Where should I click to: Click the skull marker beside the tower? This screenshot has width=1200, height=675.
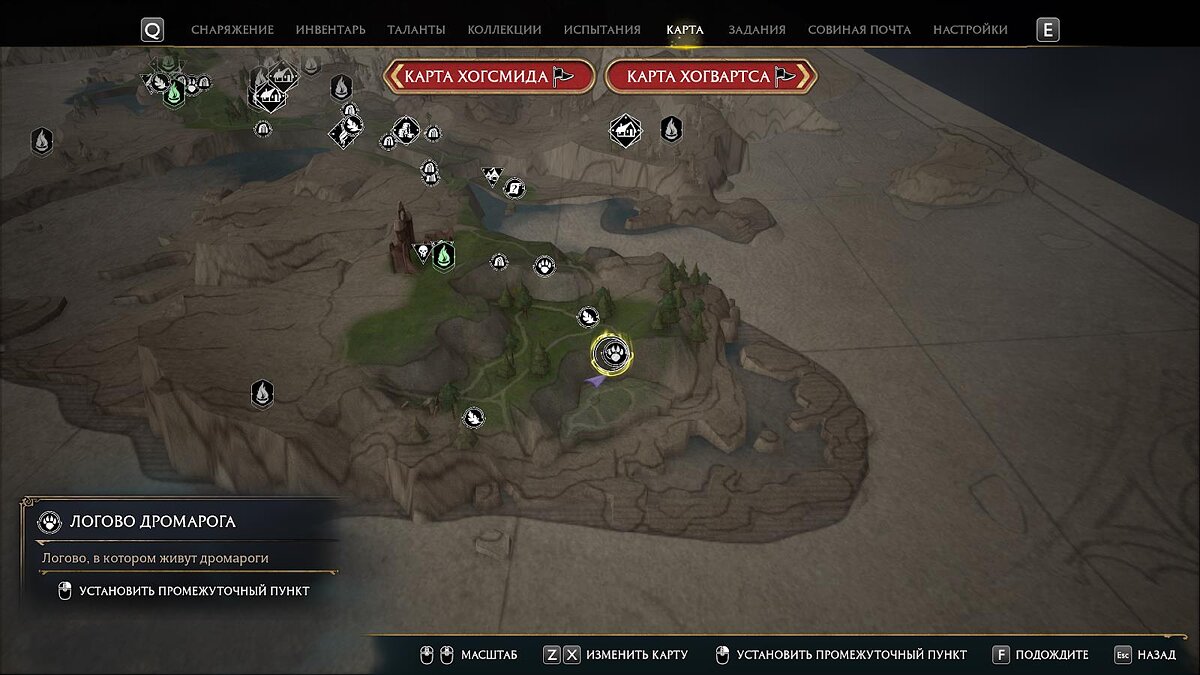[x=422, y=253]
